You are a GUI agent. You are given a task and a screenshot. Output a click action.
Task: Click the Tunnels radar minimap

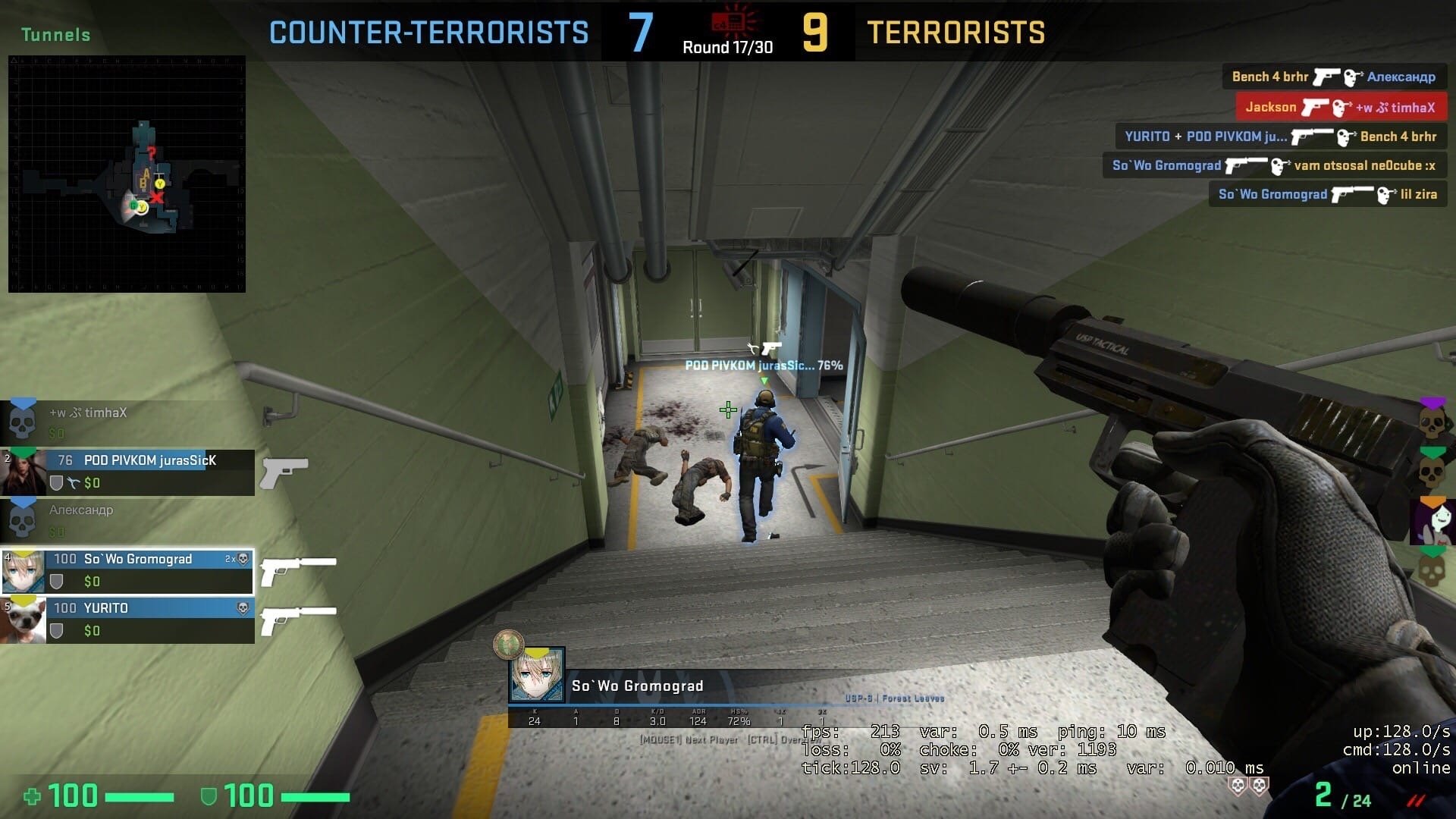pos(127,174)
